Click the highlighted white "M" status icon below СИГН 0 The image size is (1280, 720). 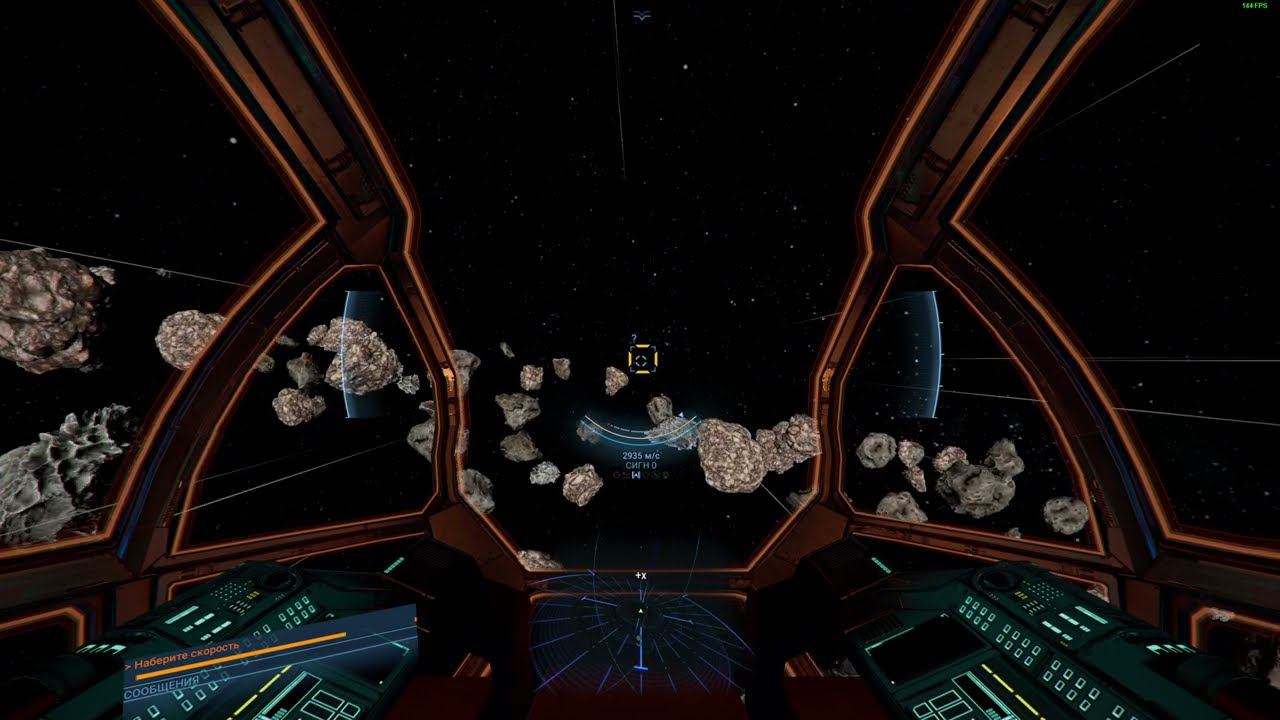coord(636,475)
